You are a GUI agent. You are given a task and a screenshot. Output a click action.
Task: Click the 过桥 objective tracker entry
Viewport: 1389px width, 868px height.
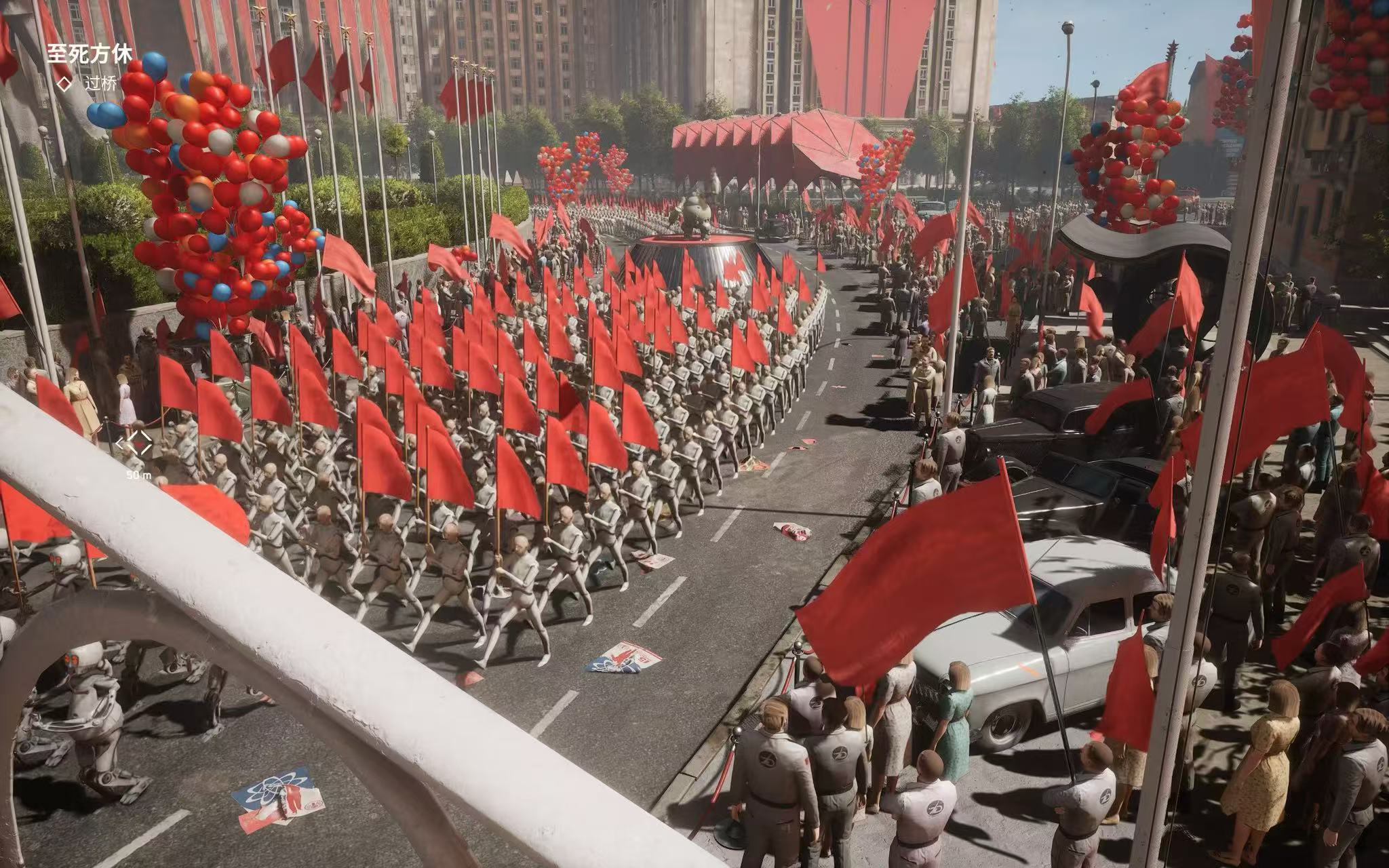pyautogui.click(x=100, y=83)
